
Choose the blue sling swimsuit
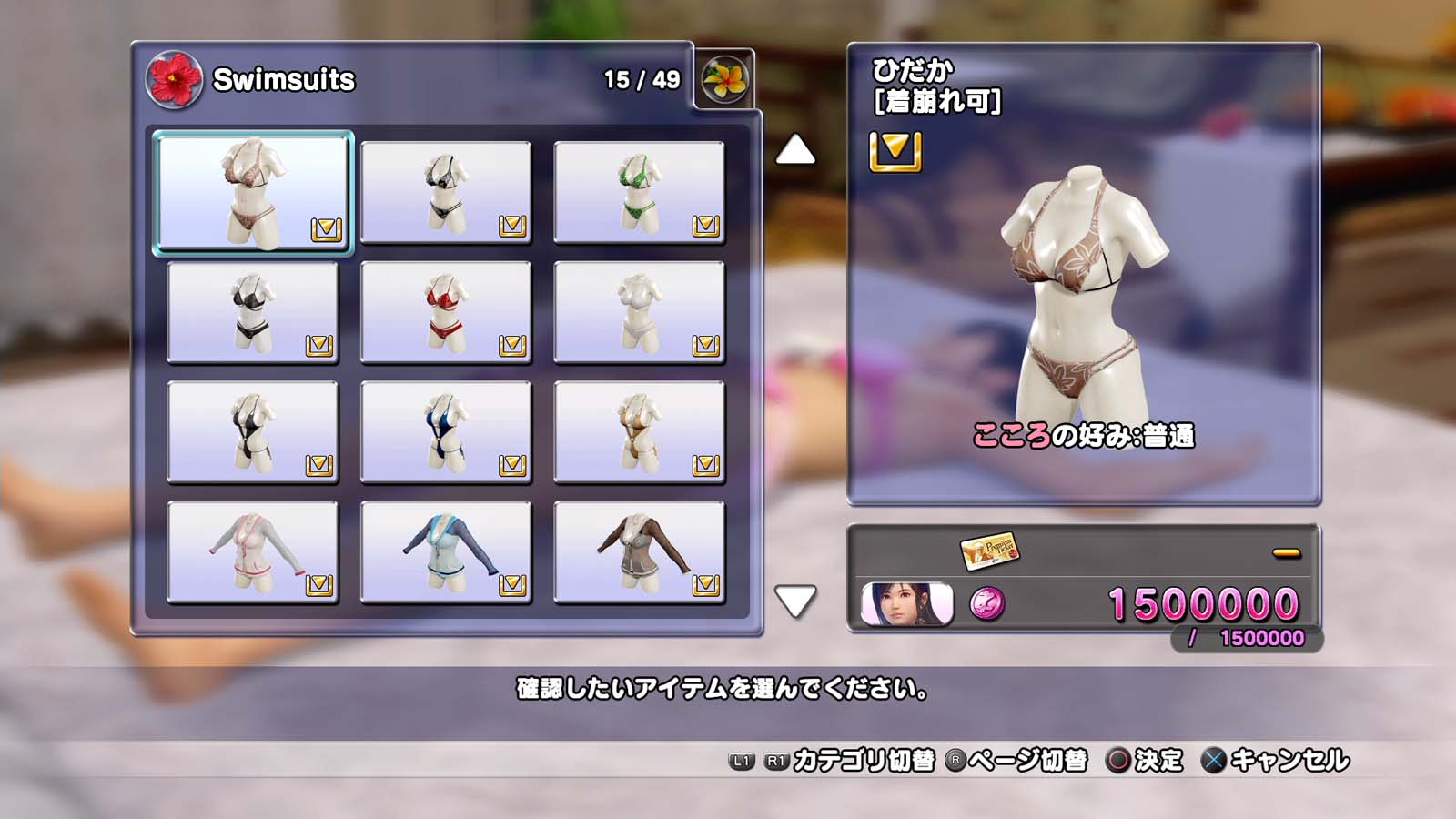tap(446, 432)
